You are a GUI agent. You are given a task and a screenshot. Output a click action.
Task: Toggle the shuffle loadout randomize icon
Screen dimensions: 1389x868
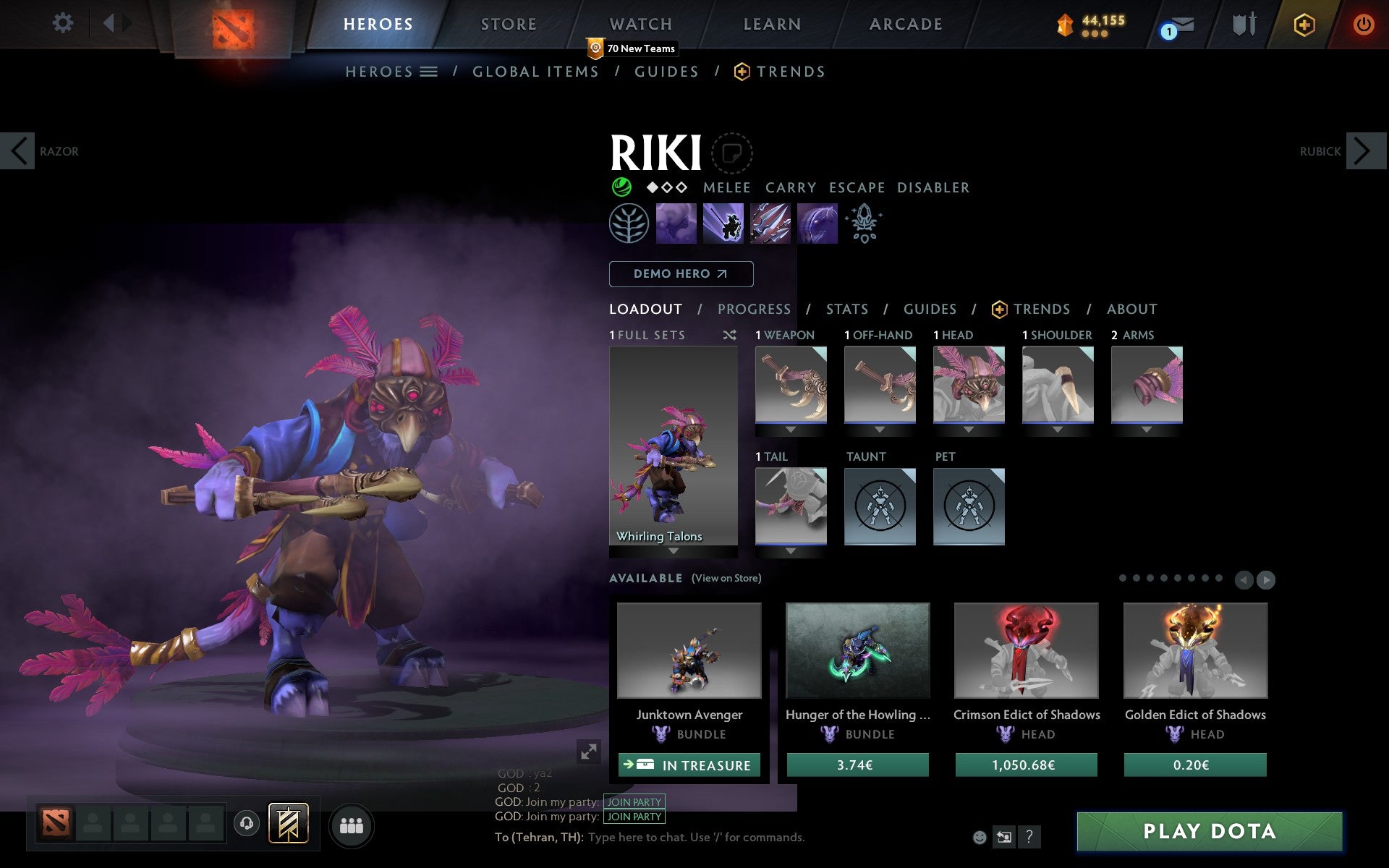coord(730,335)
